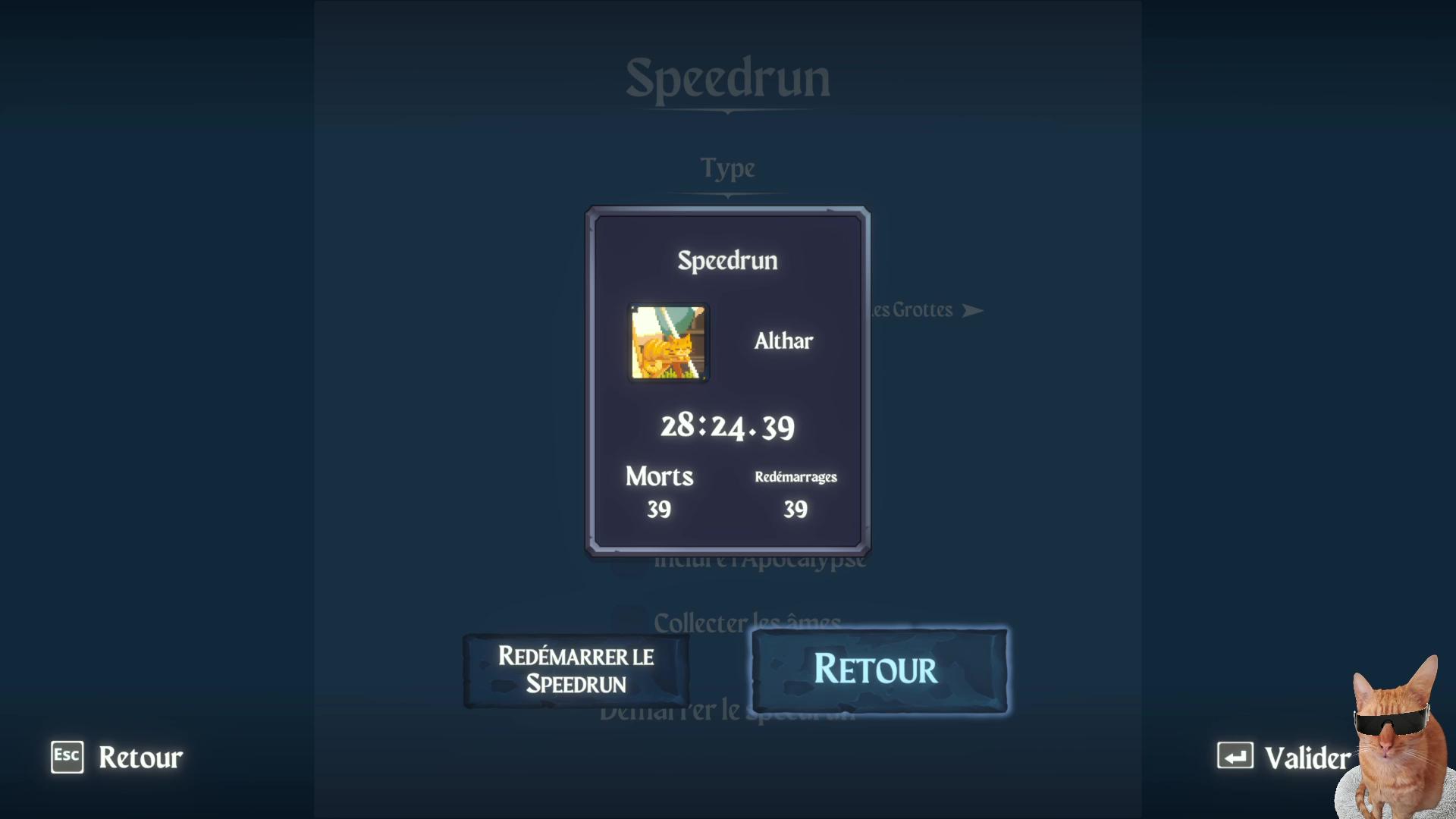The width and height of the screenshot is (1456, 819).
Task: Click the bottom-left Retour back label
Action: tap(140, 757)
